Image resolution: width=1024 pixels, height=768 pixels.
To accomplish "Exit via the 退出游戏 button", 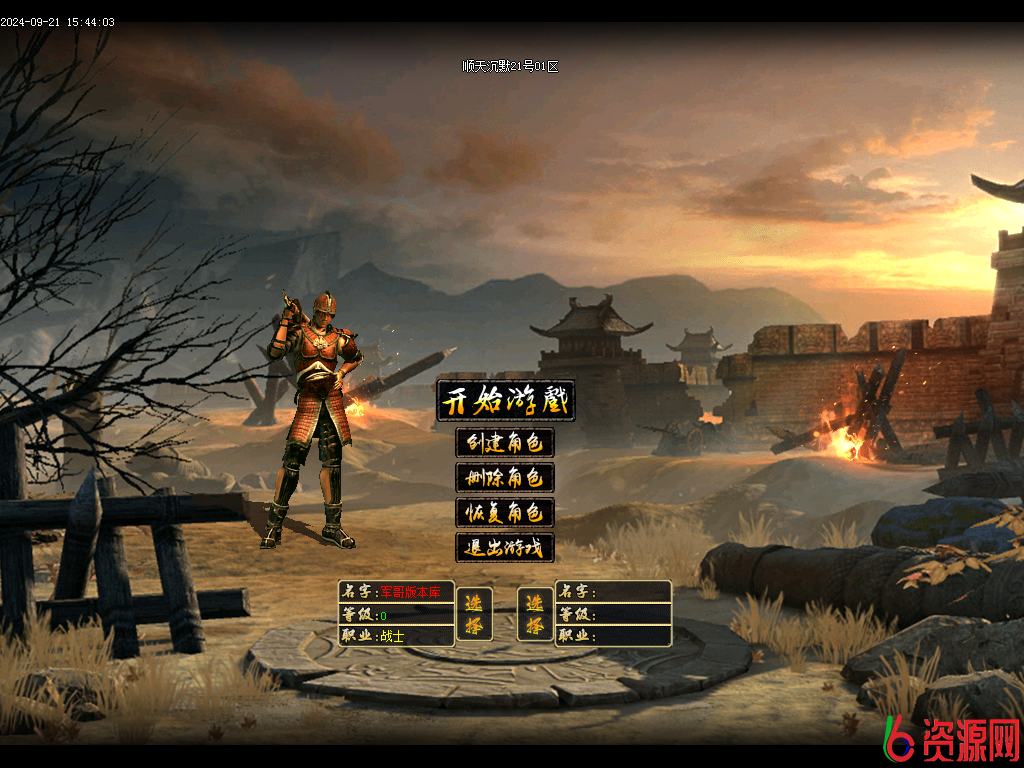I will (505, 548).
